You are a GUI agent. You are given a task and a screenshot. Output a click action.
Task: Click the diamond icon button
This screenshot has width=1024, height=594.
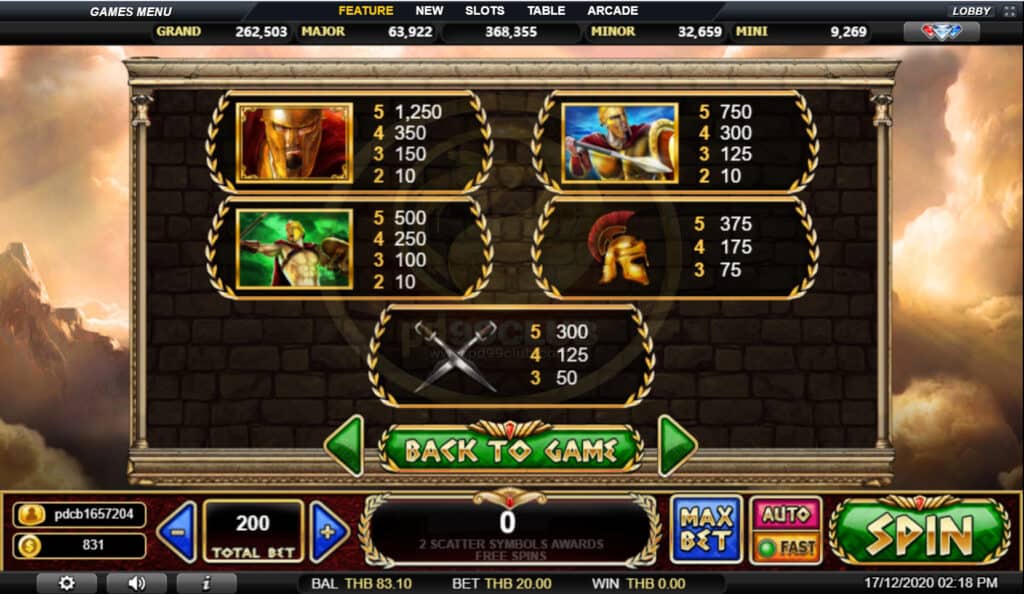(941, 32)
